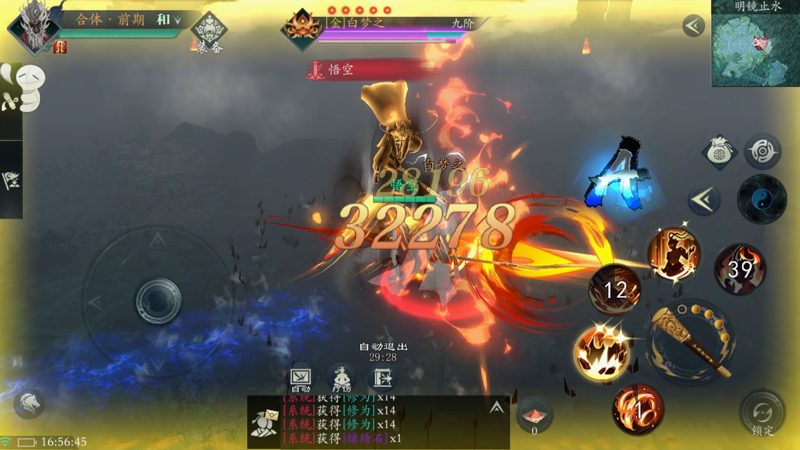Use the skill showing cooldown 39
The width and height of the screenshot is (800, 450).
tap(740, 268)
